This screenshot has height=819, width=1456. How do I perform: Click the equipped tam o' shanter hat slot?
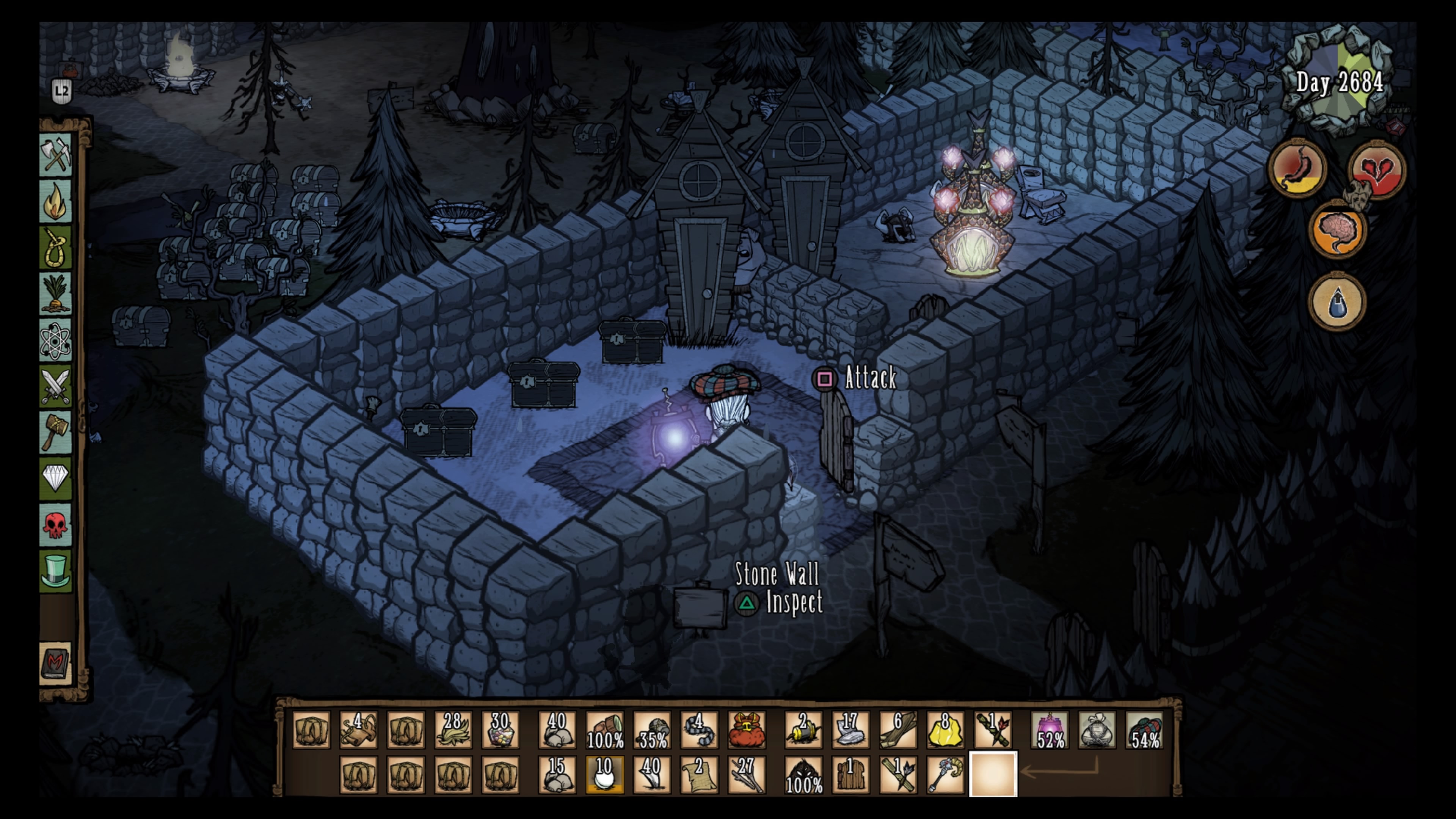pos(1145,730)
